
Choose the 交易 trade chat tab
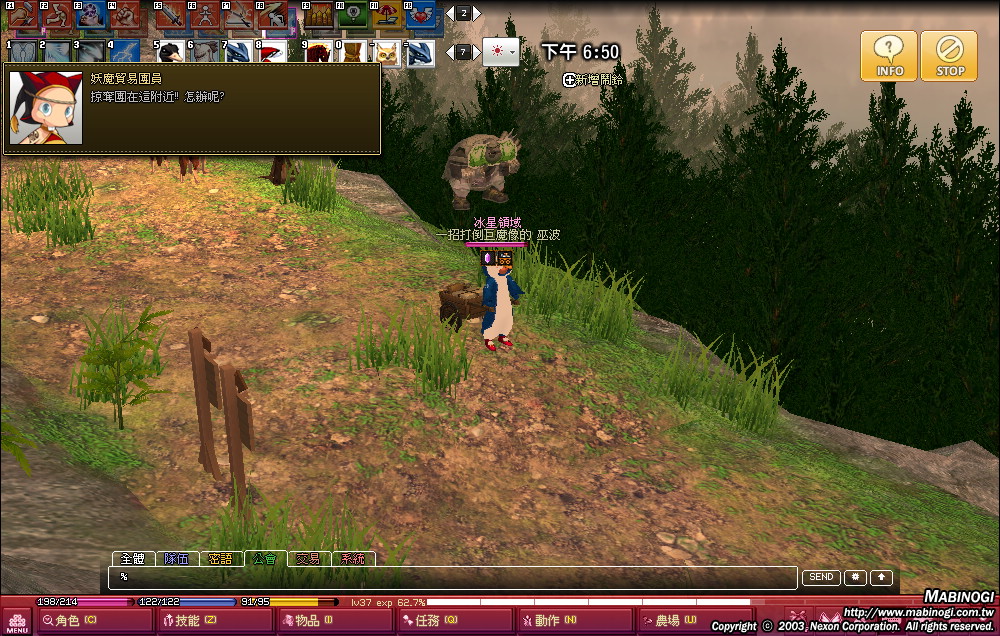click(x=308, y=559)
